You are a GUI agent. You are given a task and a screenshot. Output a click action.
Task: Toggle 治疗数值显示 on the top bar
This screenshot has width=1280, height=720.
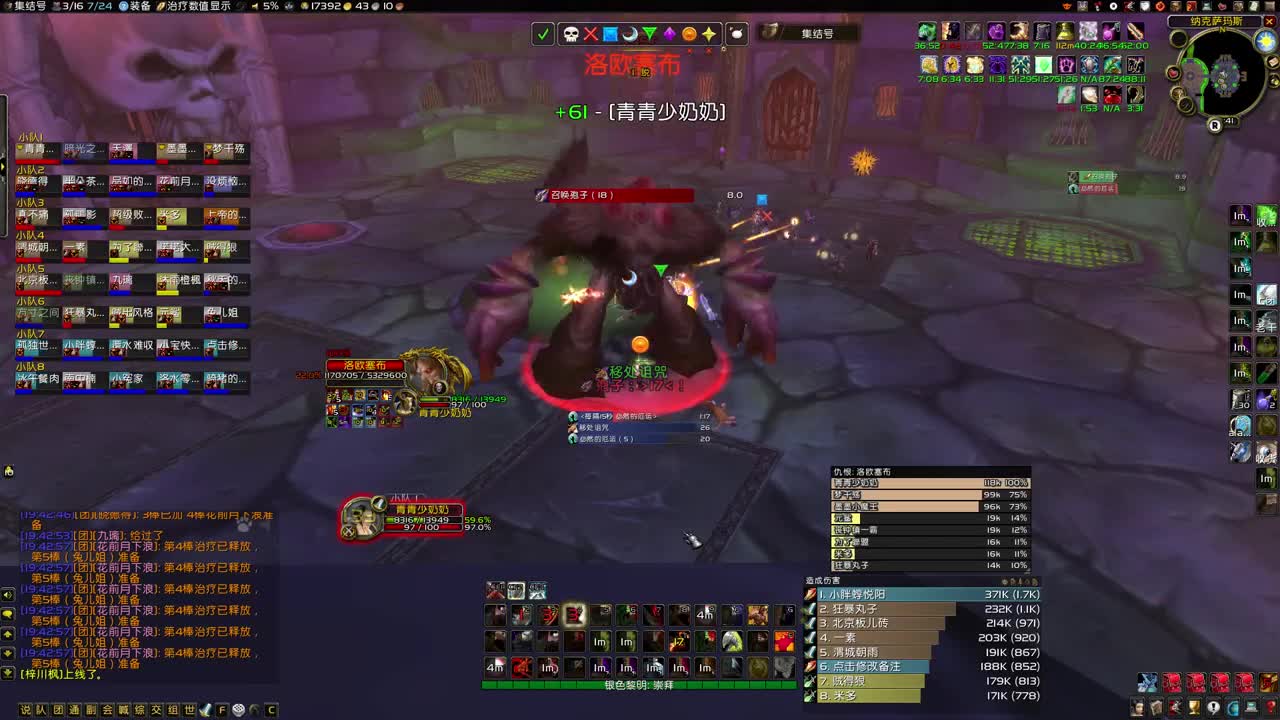tap(201, 6)
